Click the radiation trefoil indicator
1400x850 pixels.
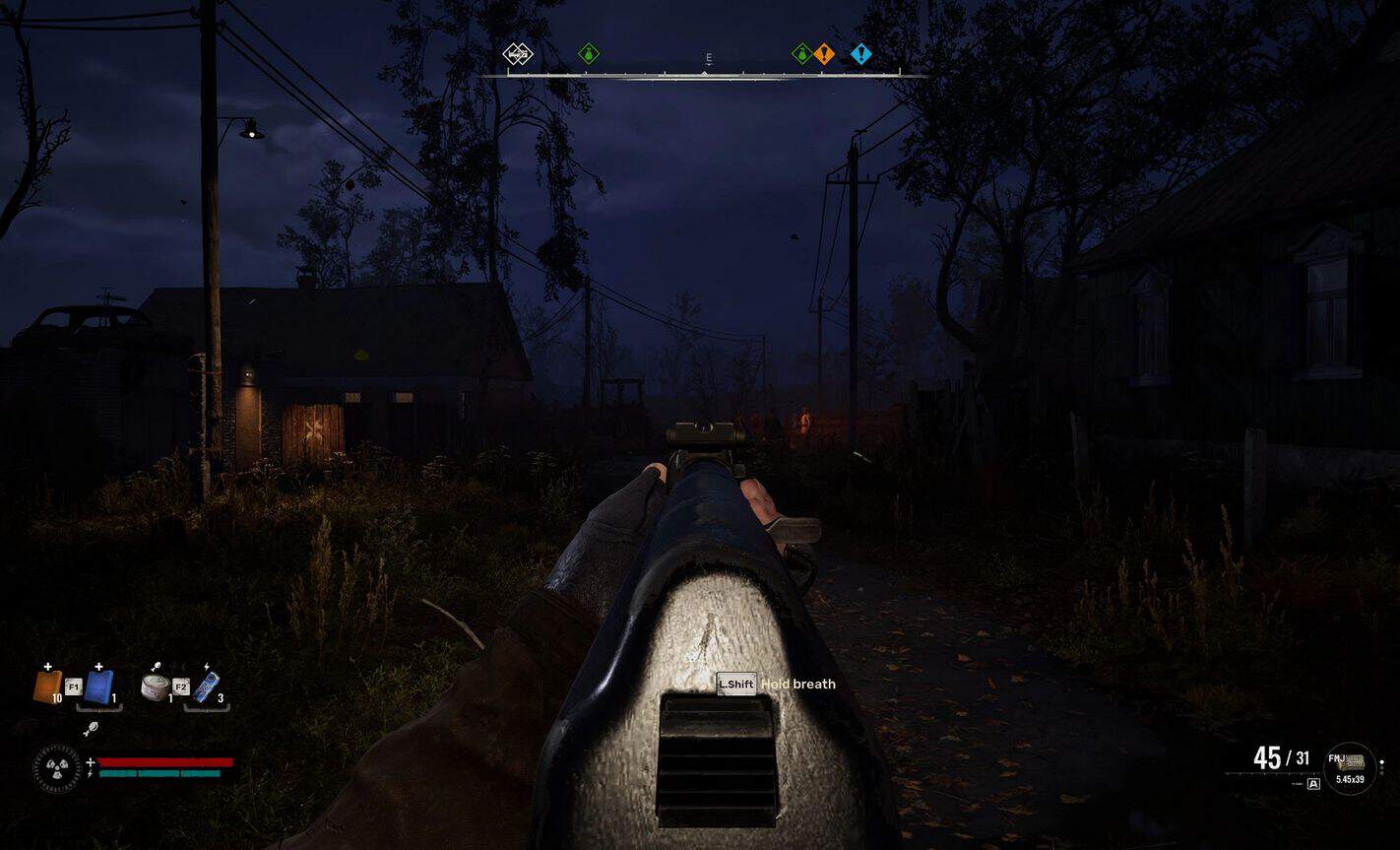tap(58, 768)
